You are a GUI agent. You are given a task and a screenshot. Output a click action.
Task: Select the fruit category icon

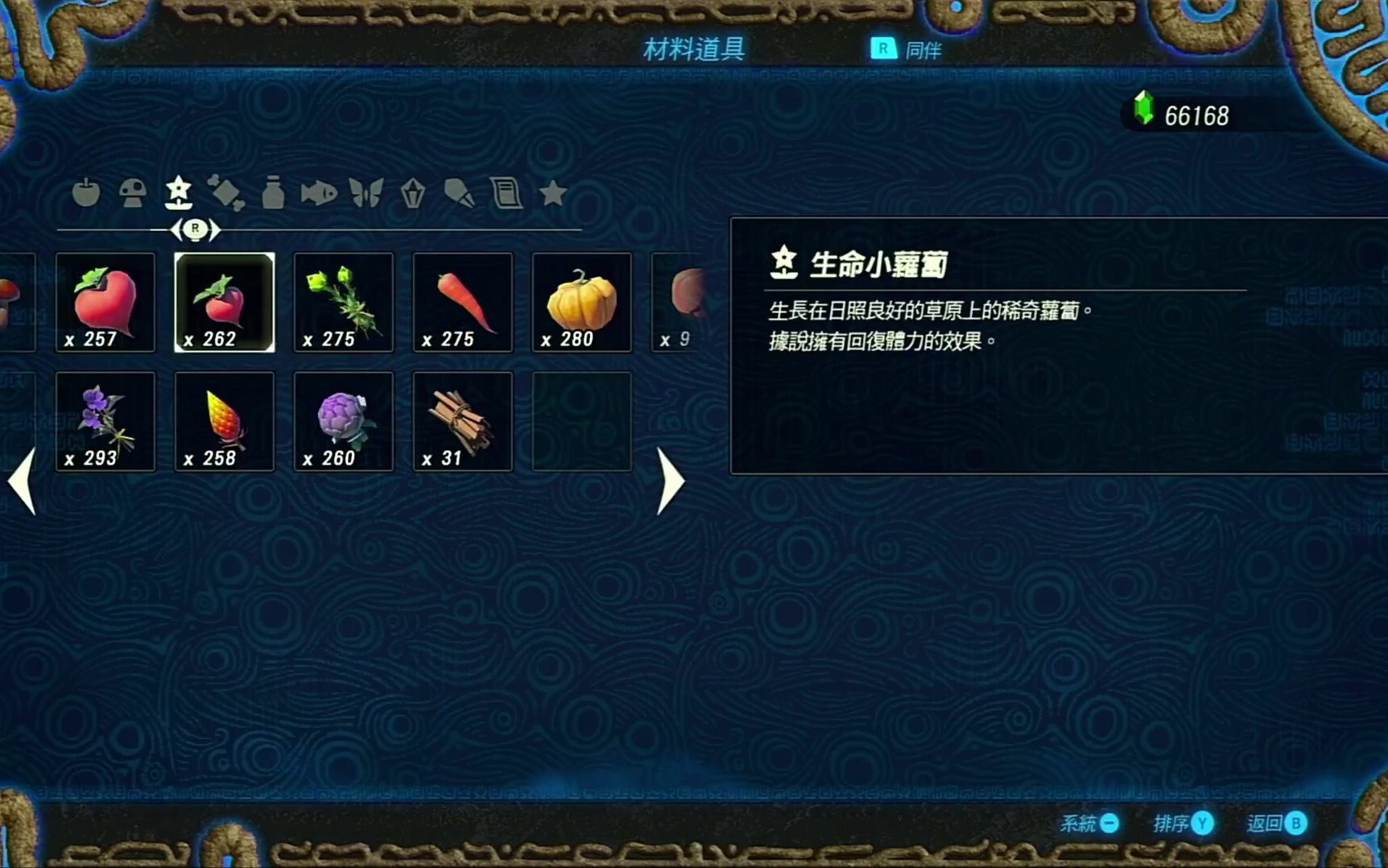89,192
